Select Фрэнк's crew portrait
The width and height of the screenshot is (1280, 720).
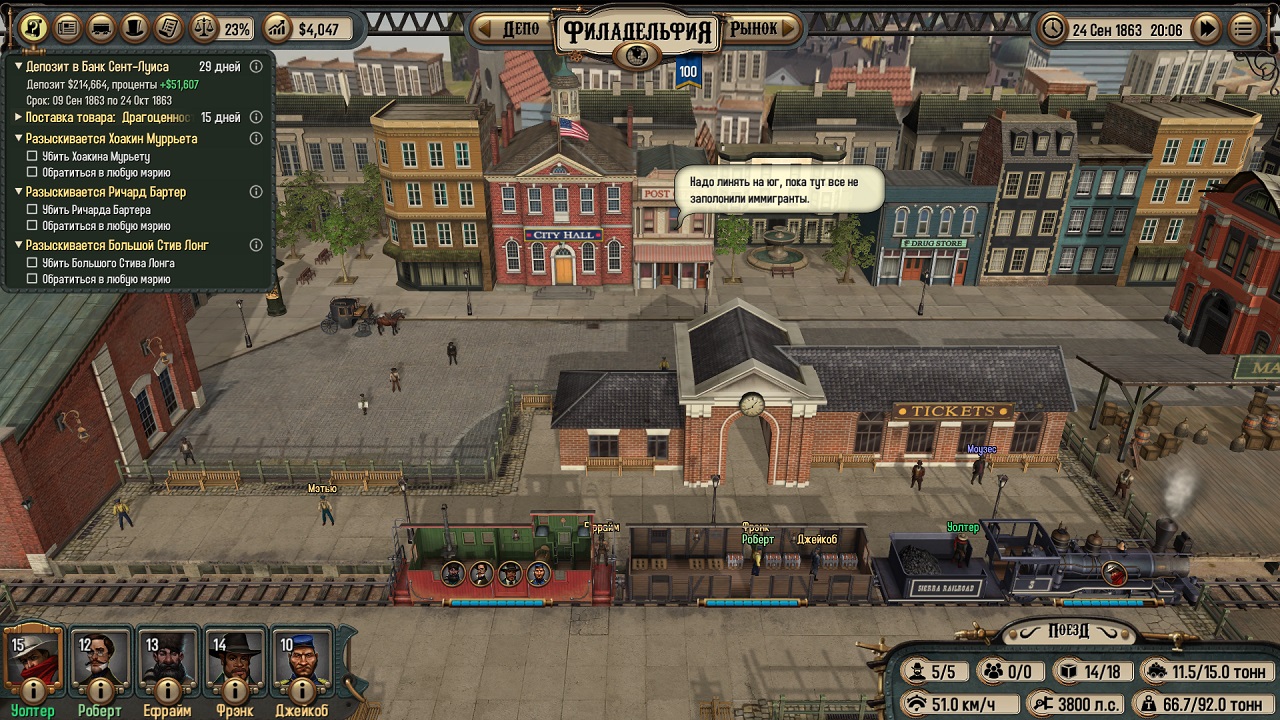tap(235, 655)
